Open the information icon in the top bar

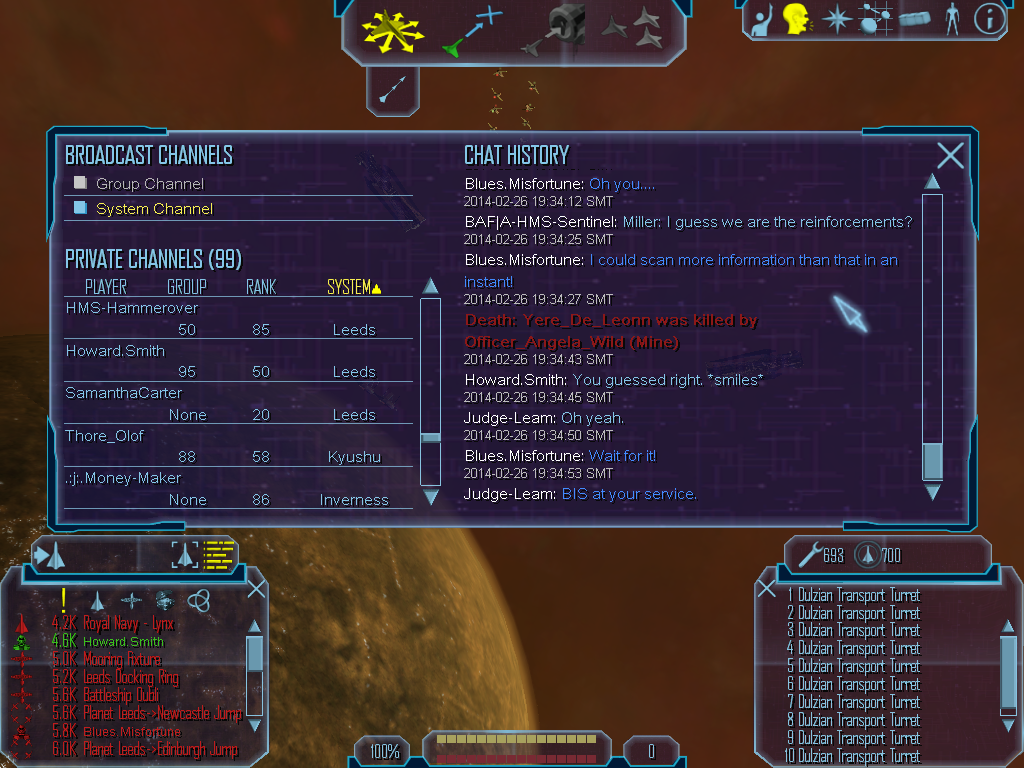pyautogui.click(x=988, y=19)
